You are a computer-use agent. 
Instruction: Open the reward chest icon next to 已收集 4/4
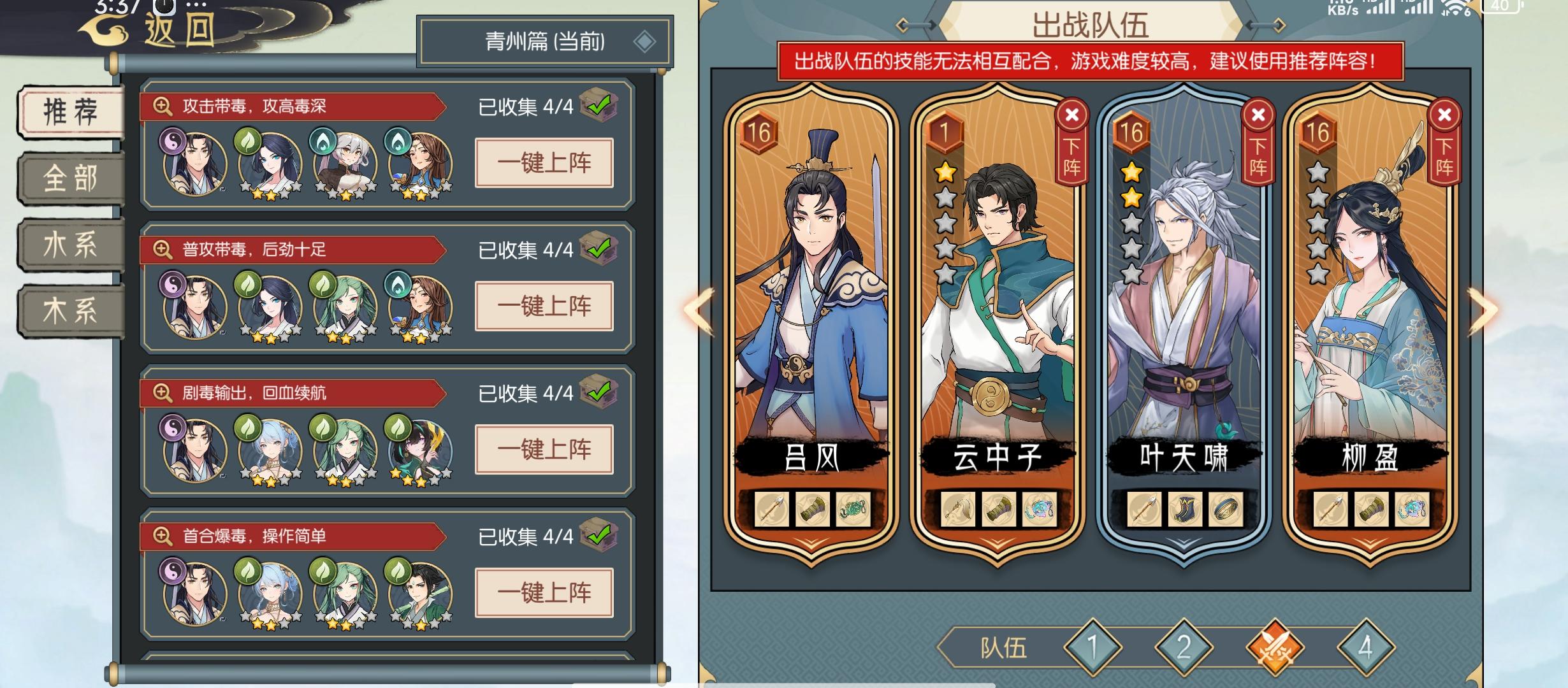[x=598, y=108]
